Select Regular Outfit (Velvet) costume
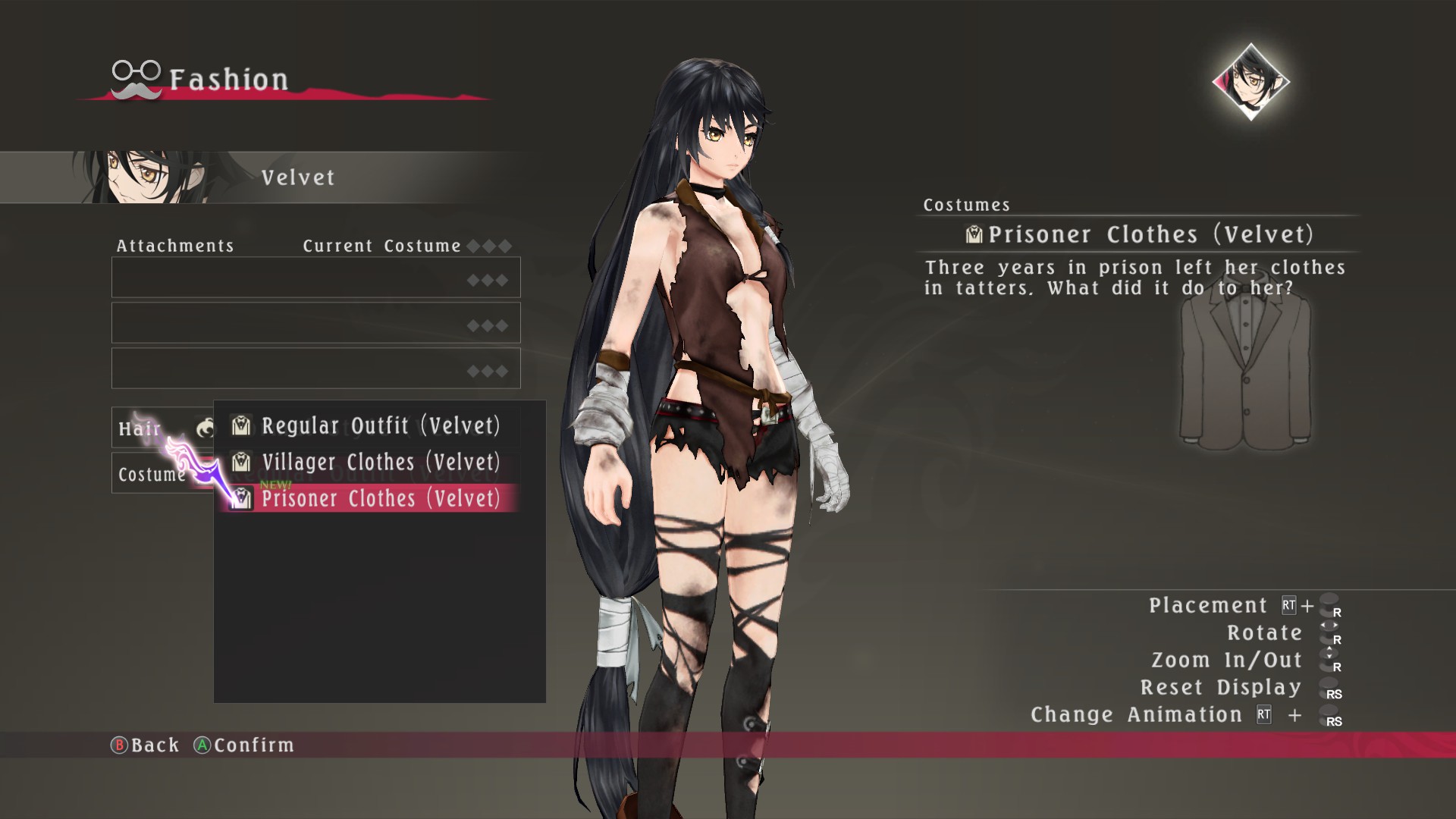Viewport: 1456px width, 819px height. click(x=379, y=426)
